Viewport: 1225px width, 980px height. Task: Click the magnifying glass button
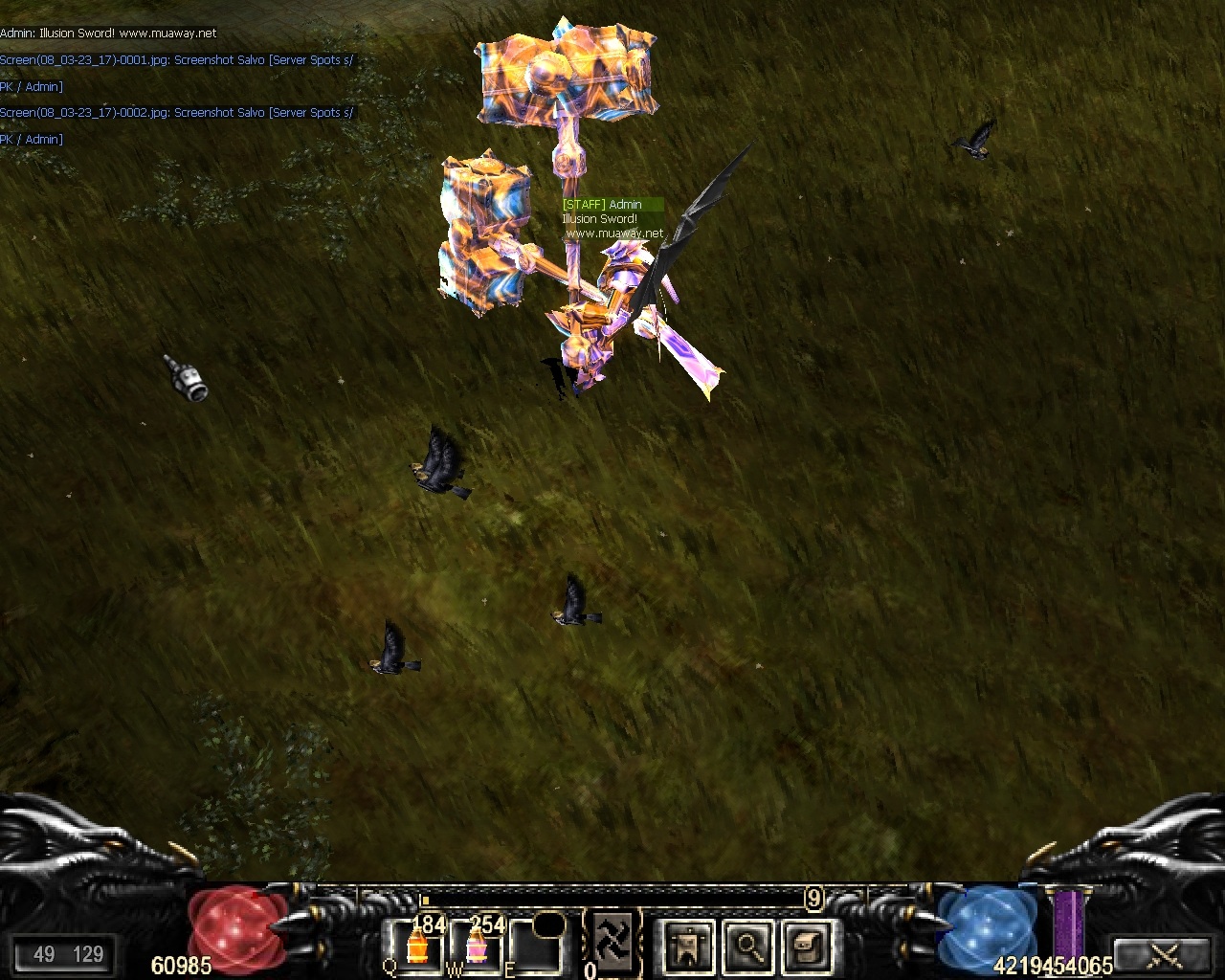(749, 947)
